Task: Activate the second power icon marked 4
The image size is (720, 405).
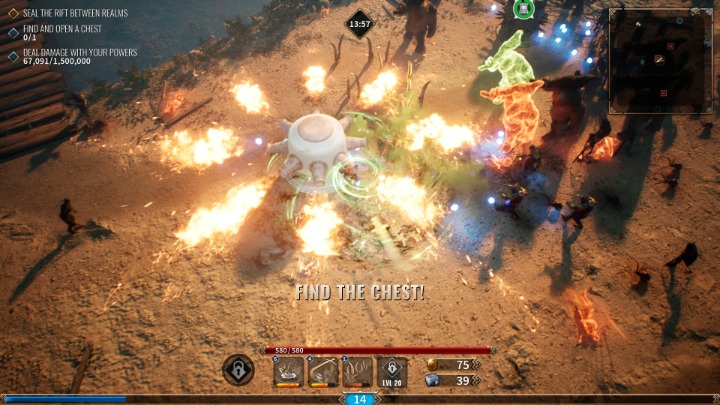Action: coord(323,372)
